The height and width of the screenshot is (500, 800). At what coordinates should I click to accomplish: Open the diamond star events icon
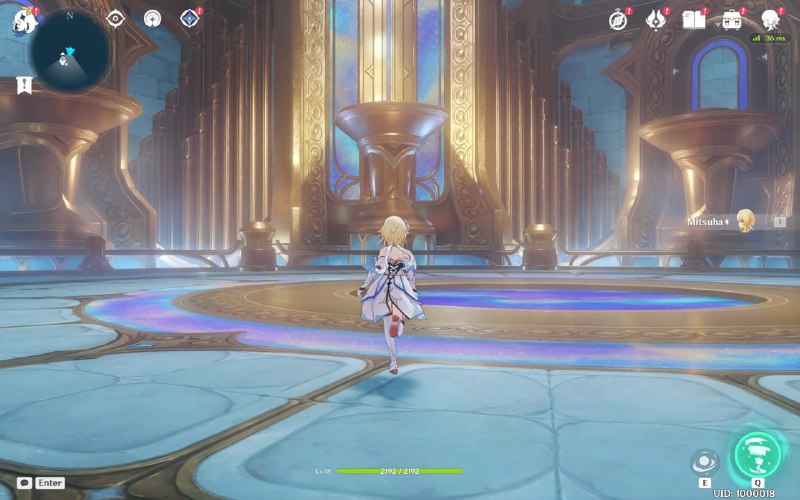click(189, 18)
